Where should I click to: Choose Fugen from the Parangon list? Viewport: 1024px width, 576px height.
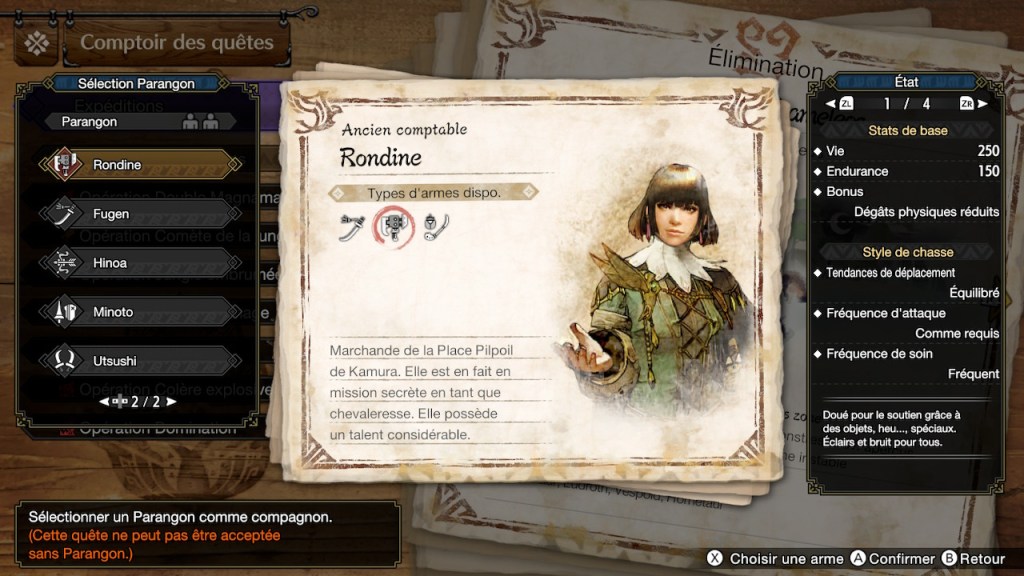coord(140,213)
